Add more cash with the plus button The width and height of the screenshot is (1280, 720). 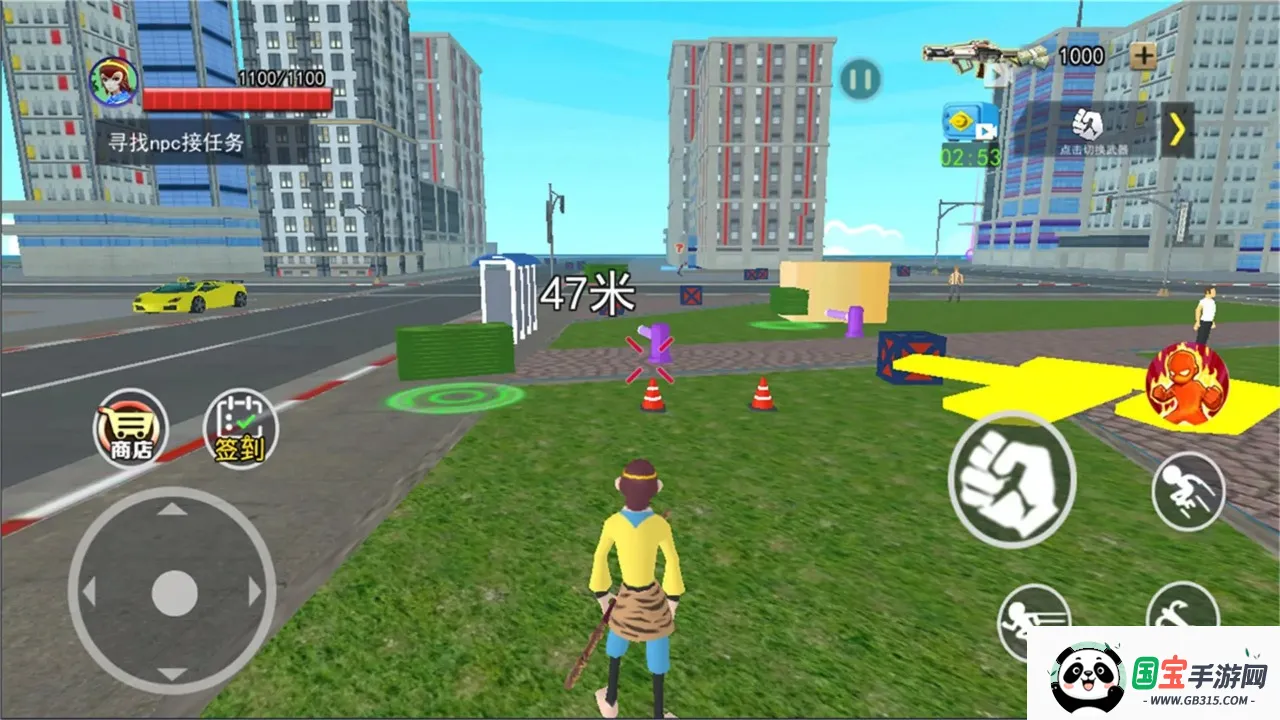[1143, 56]
